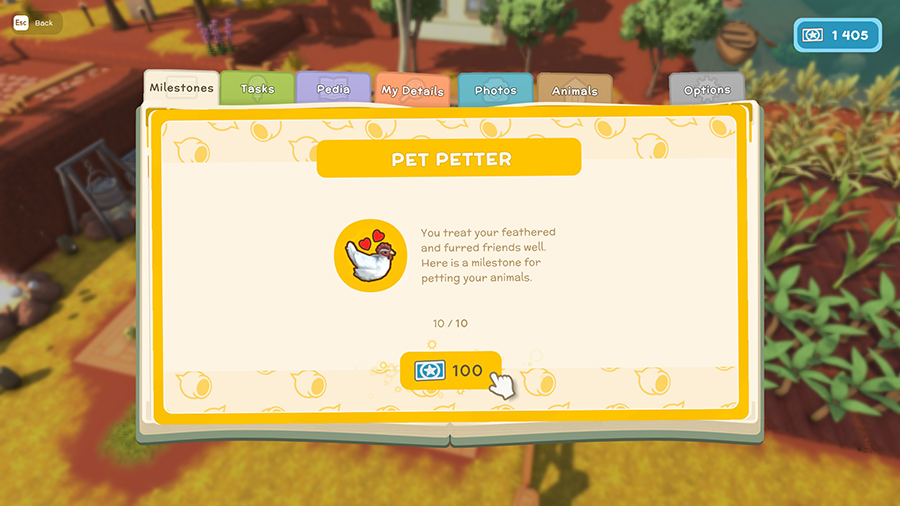The height and width of the screenshot is (506, 900).
Task: Open the Options tab
Action: coord(707,89)
